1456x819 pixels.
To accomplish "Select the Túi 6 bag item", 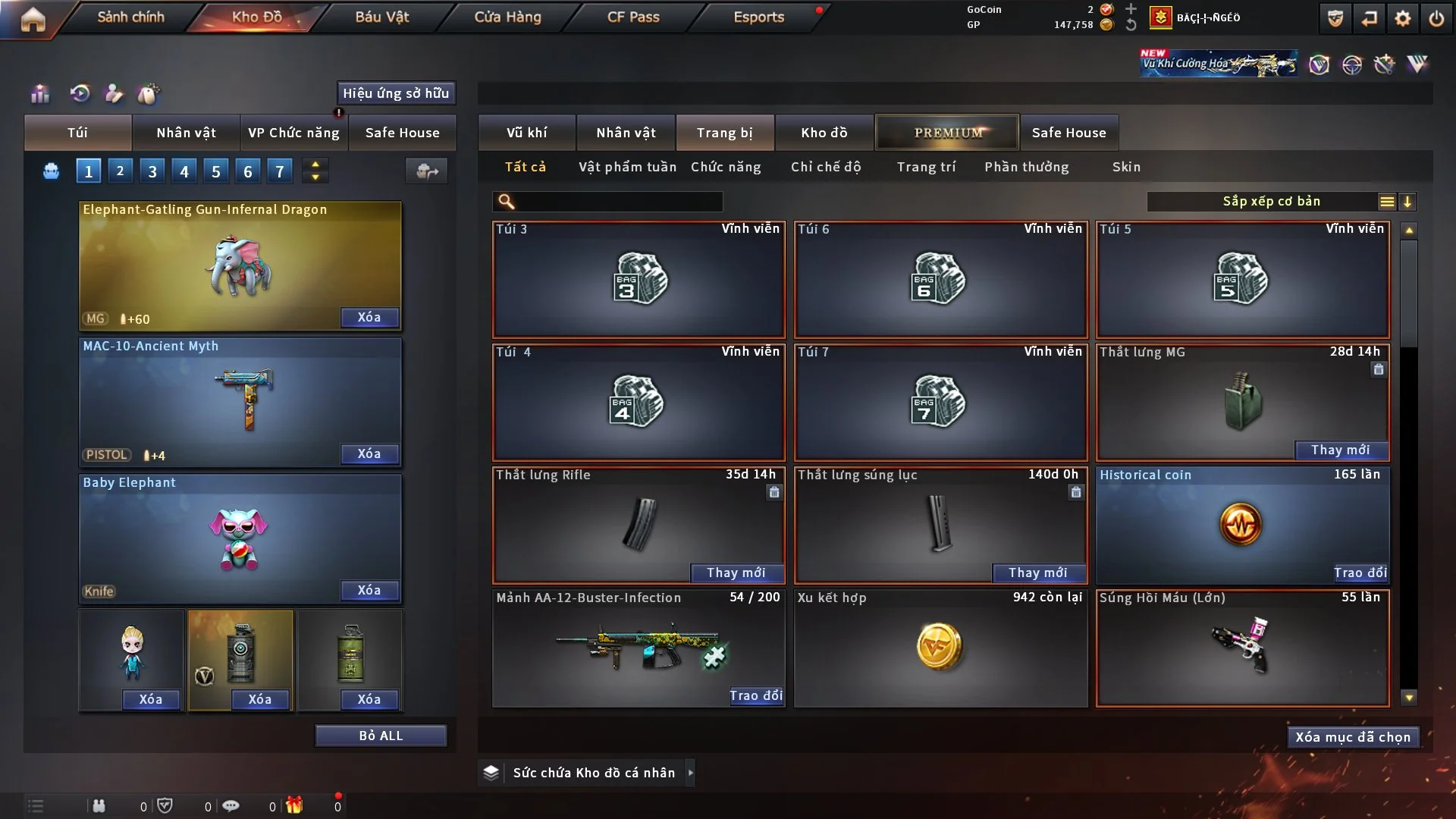I will coord(940,279).
